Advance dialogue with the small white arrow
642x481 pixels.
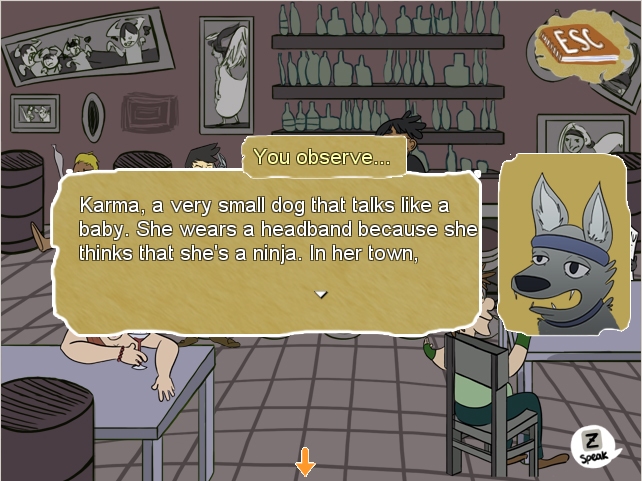coord(320,294)
